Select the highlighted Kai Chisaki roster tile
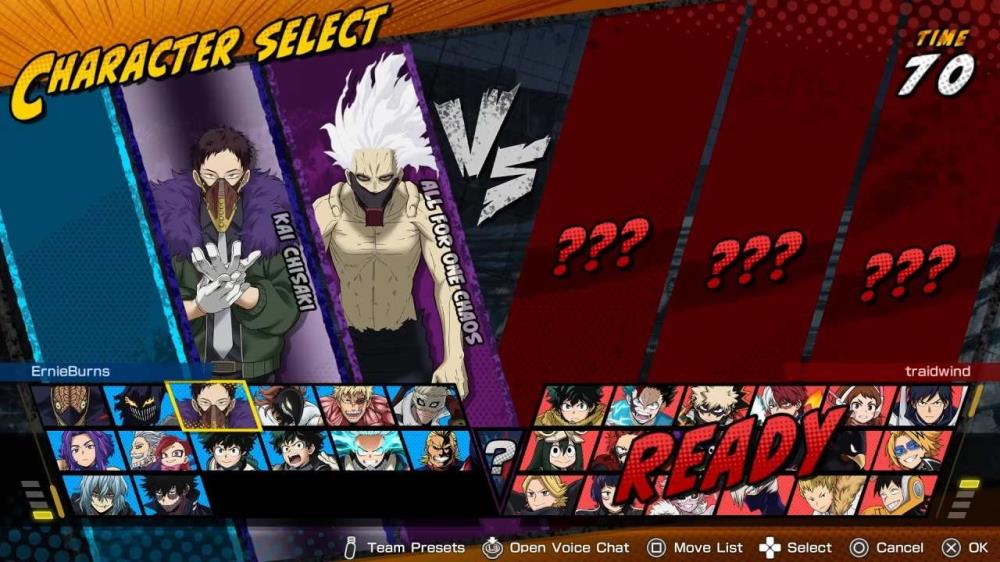This screenshot has height=562, width=1000. [x=215, y=406]
